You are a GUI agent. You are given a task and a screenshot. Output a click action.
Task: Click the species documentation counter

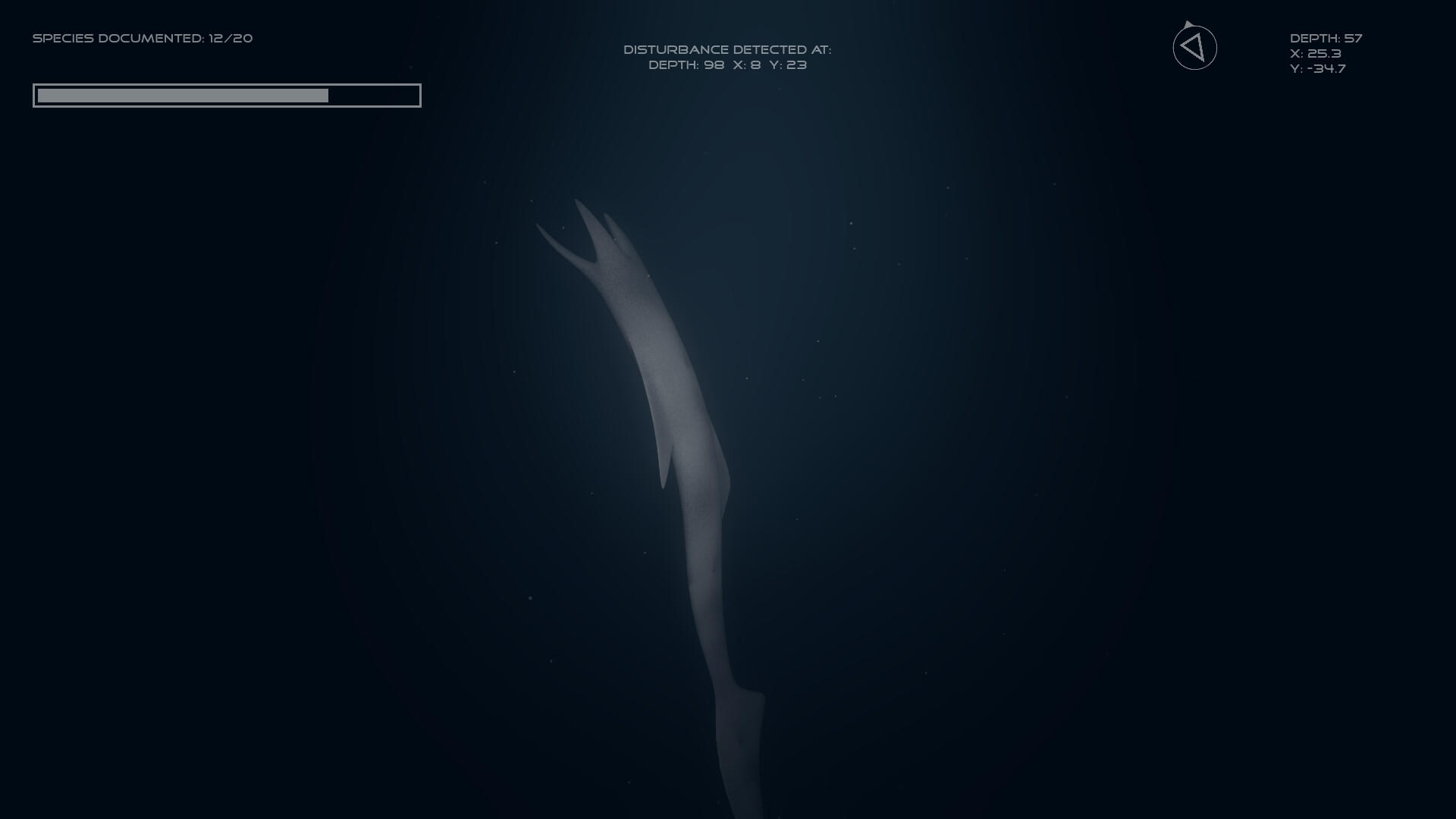[143, 37]
